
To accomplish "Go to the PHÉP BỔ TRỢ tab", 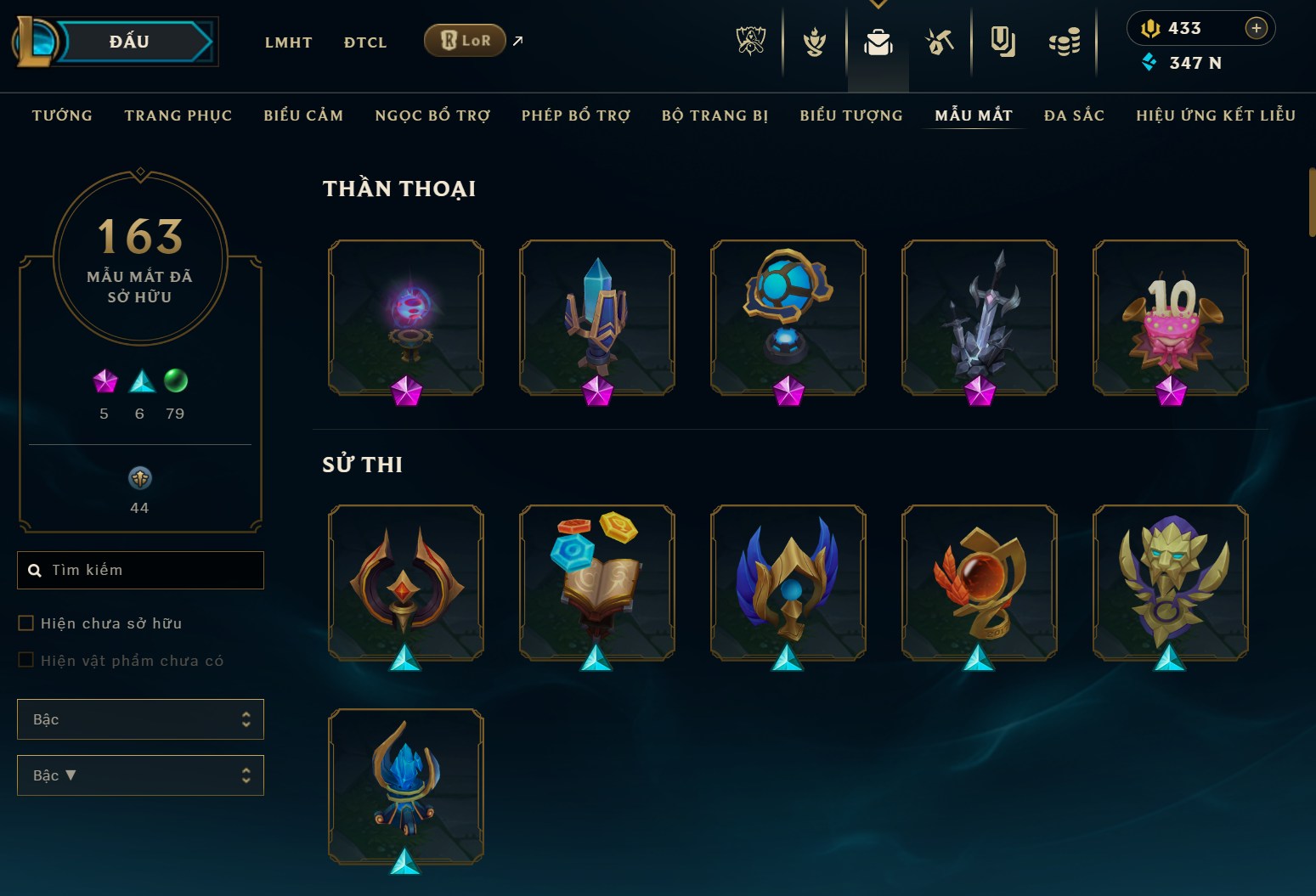I will point(576,116).
